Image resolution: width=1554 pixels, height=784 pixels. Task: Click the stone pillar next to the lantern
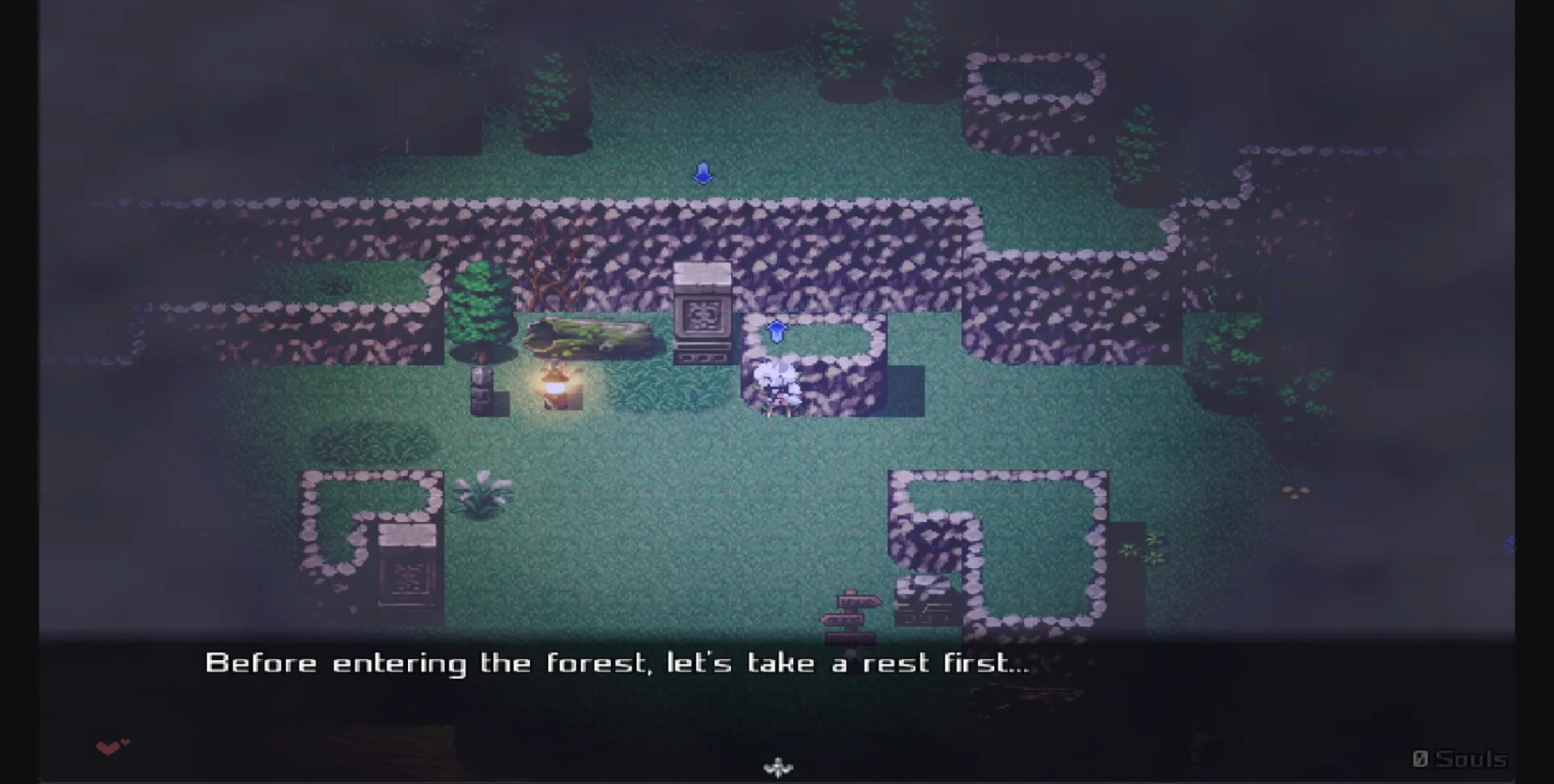[x=481, y=388]
